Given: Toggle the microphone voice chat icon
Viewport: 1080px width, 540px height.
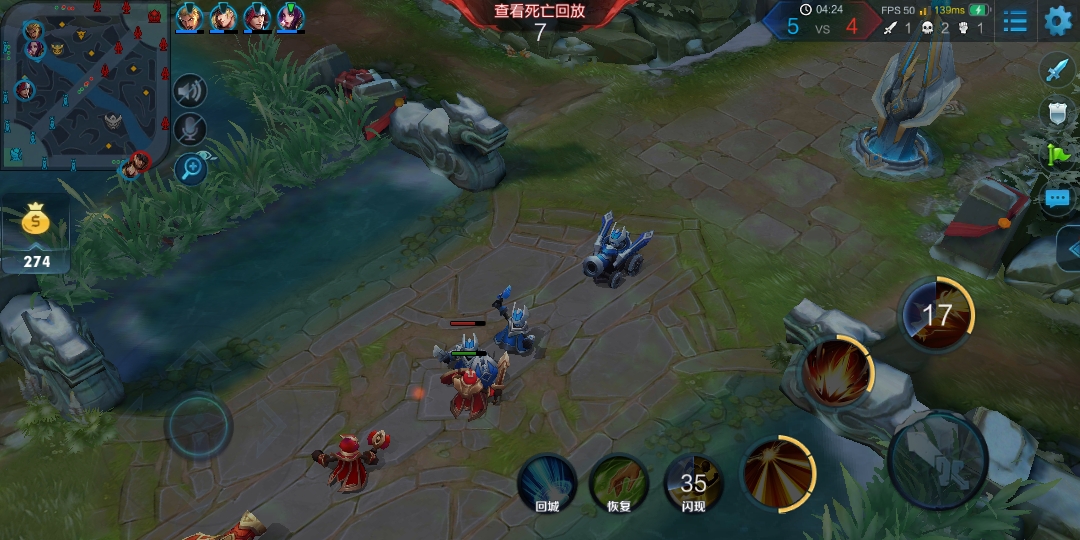Looking at the screenshot, I should click(189, 129).
